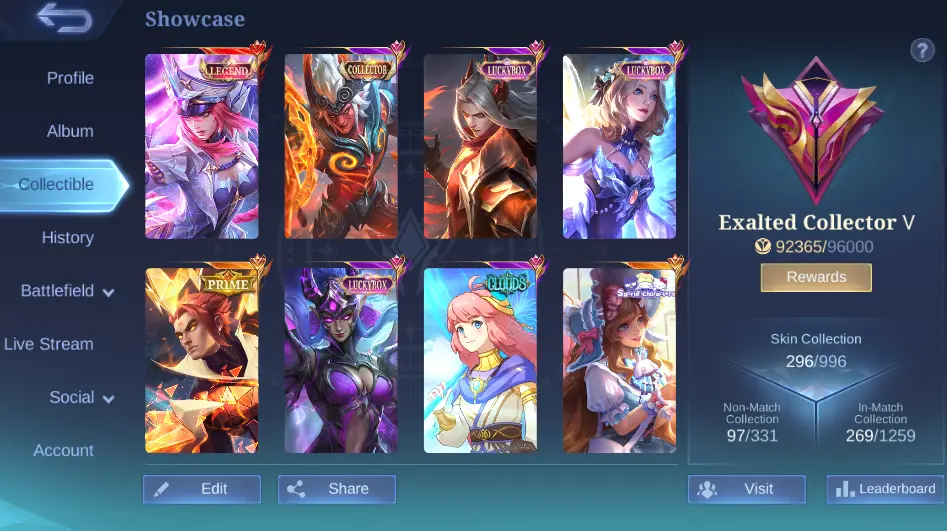Open the History tab
This screenshot has height=531, width=947.
68,238
